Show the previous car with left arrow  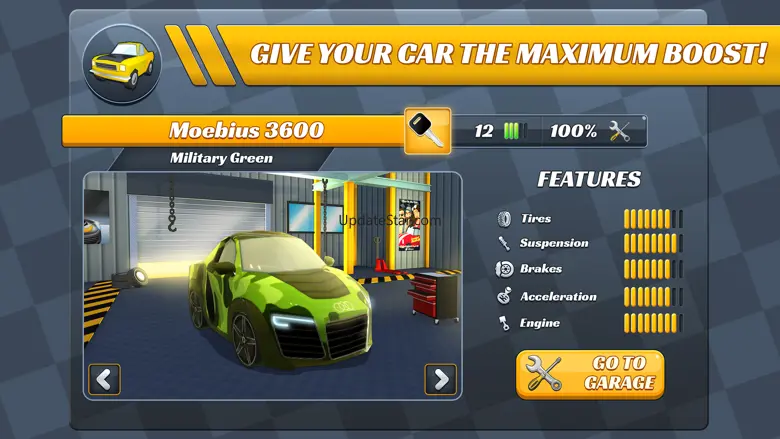pyautogui.click(x=104, y=379)
